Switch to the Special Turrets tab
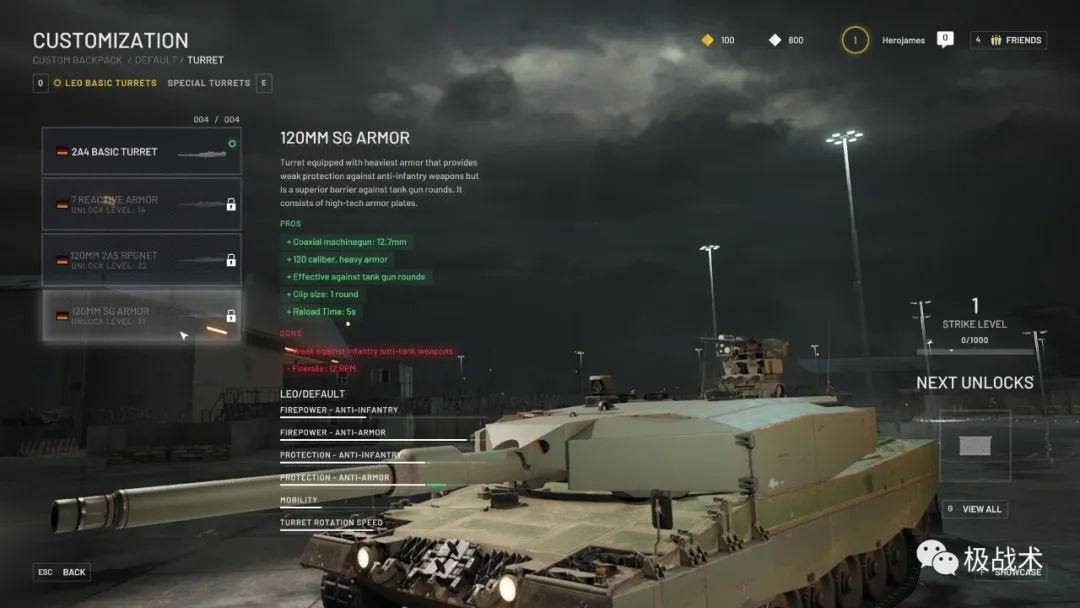 208,83
